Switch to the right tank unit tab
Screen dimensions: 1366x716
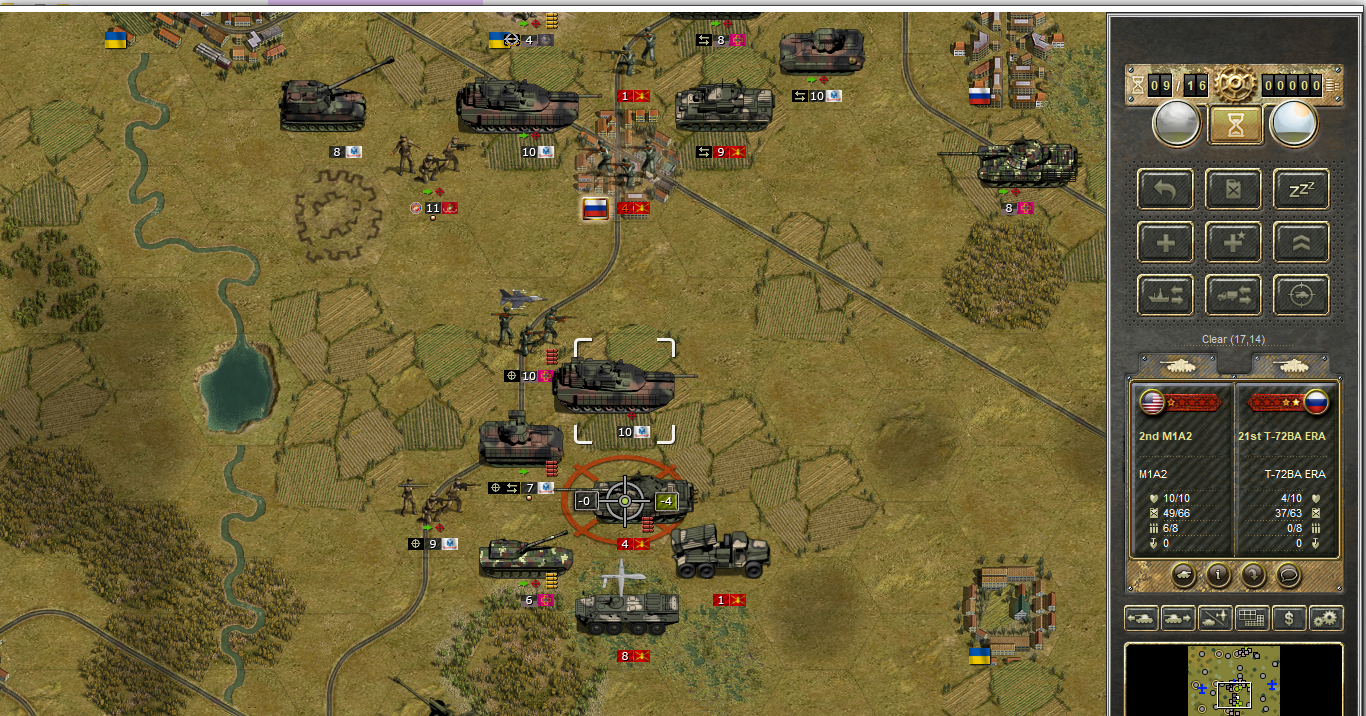(x=1290, y=365)
